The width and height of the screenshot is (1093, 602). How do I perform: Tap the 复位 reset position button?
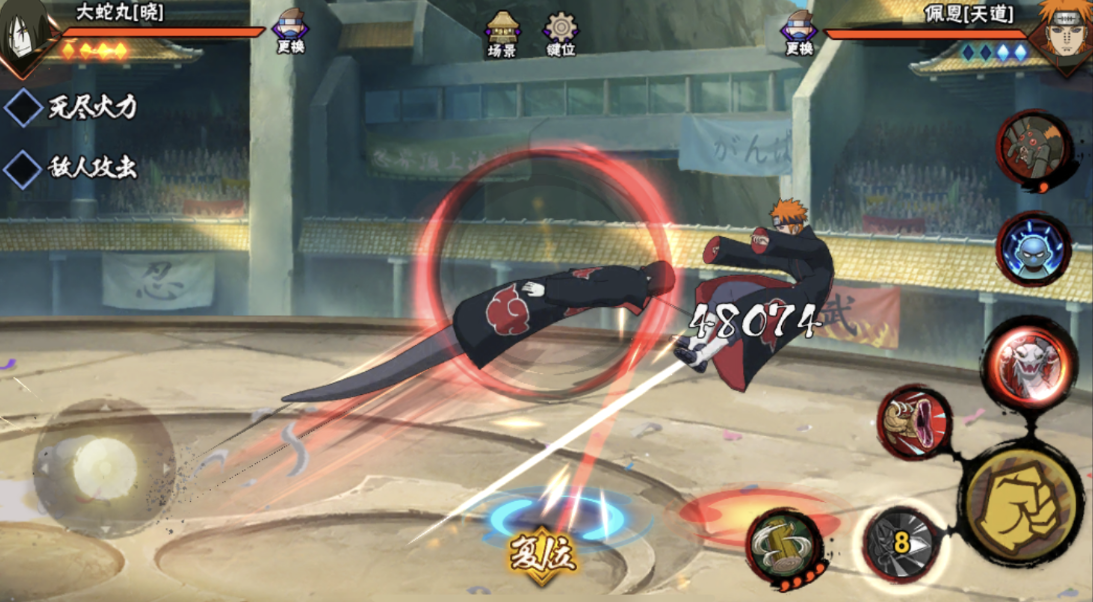(x=543, y=553)
